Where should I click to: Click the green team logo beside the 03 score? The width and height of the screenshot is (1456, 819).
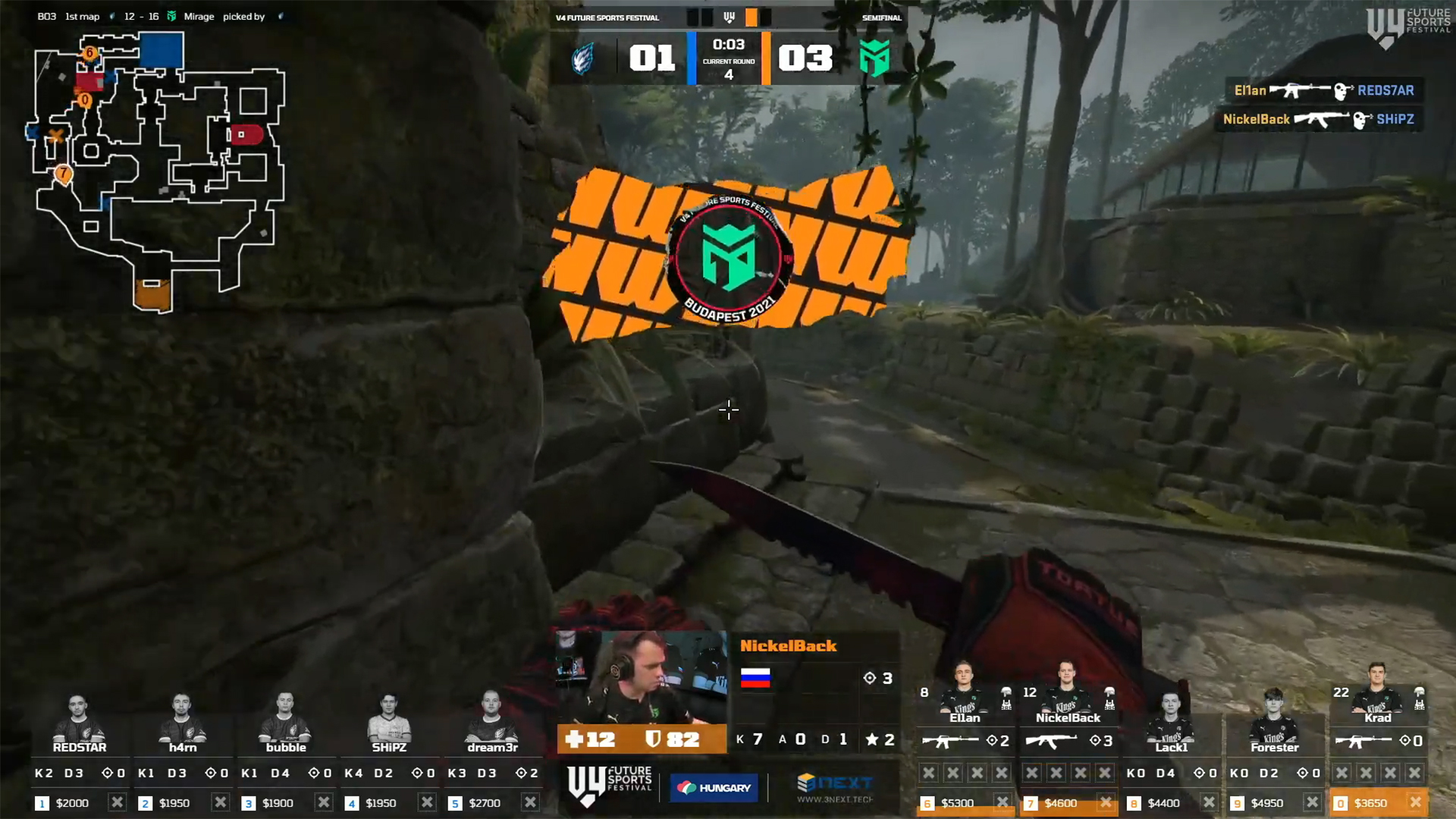(x=874, y=58)
